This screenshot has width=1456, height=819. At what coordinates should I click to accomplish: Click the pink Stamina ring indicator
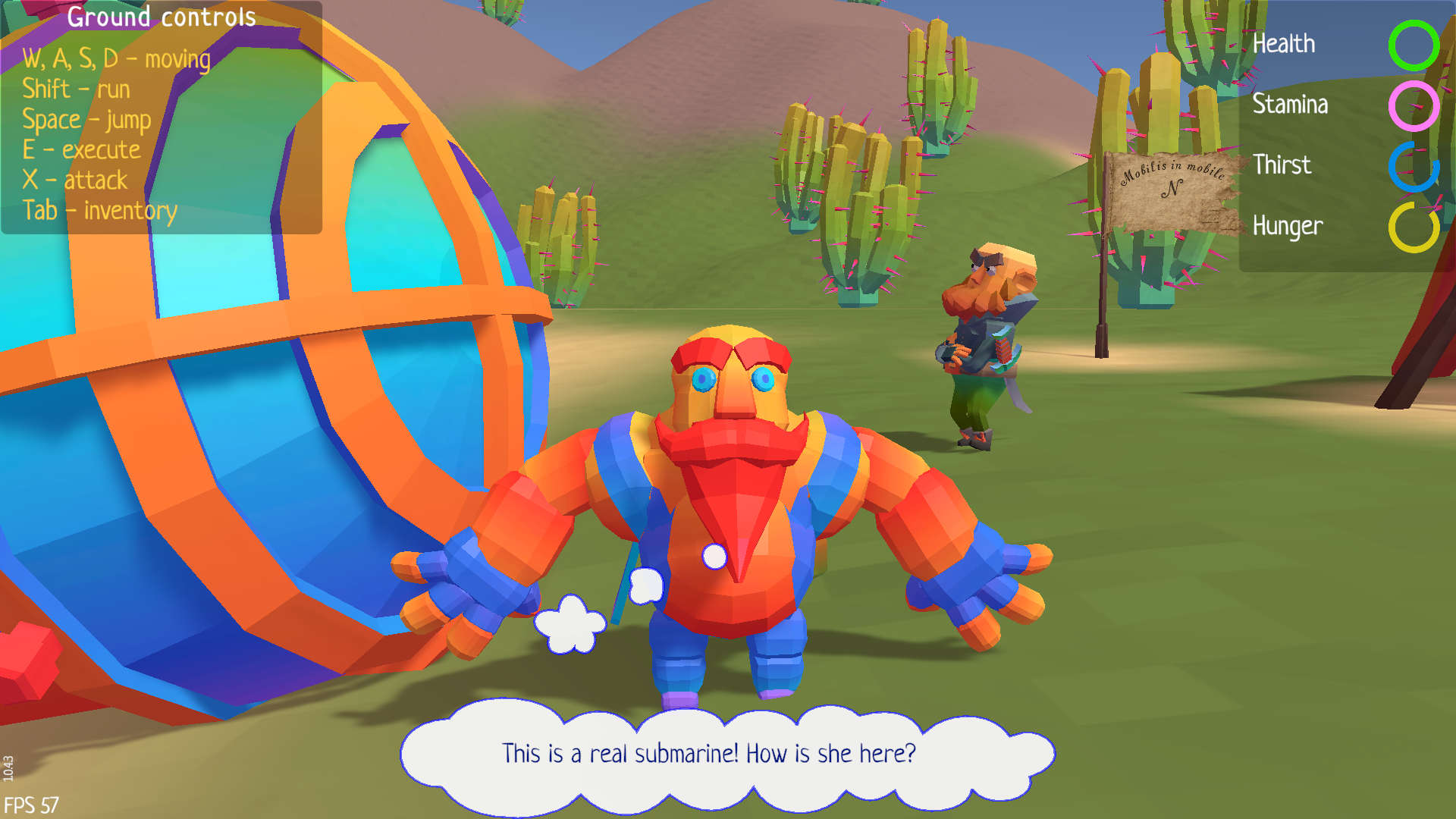pyautogui.click(x=1415, y=105)
